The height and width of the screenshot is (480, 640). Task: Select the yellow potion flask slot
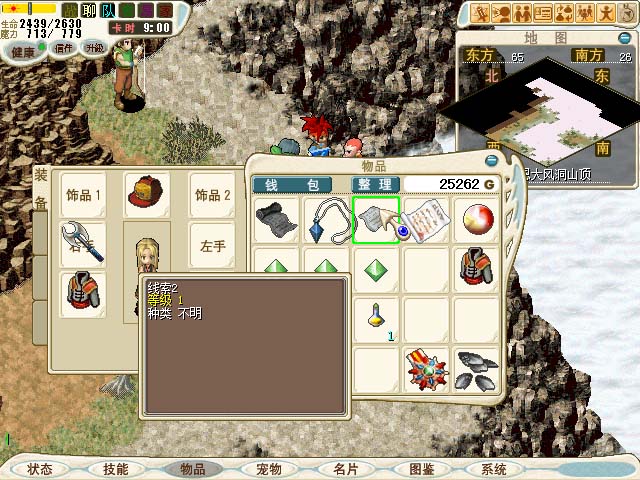(376, 319)
